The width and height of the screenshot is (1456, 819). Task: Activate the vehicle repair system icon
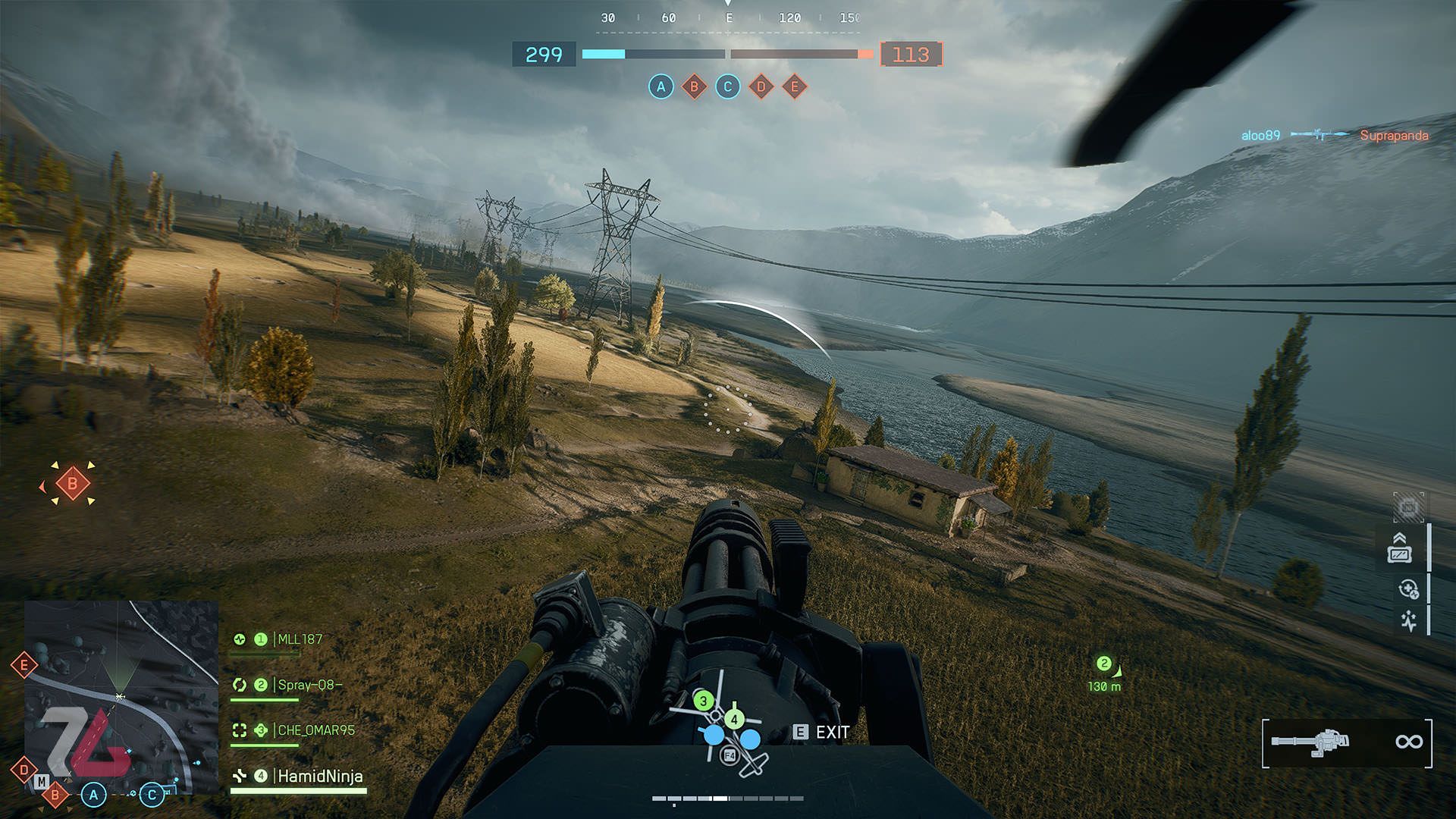[x=1408, y=588]
